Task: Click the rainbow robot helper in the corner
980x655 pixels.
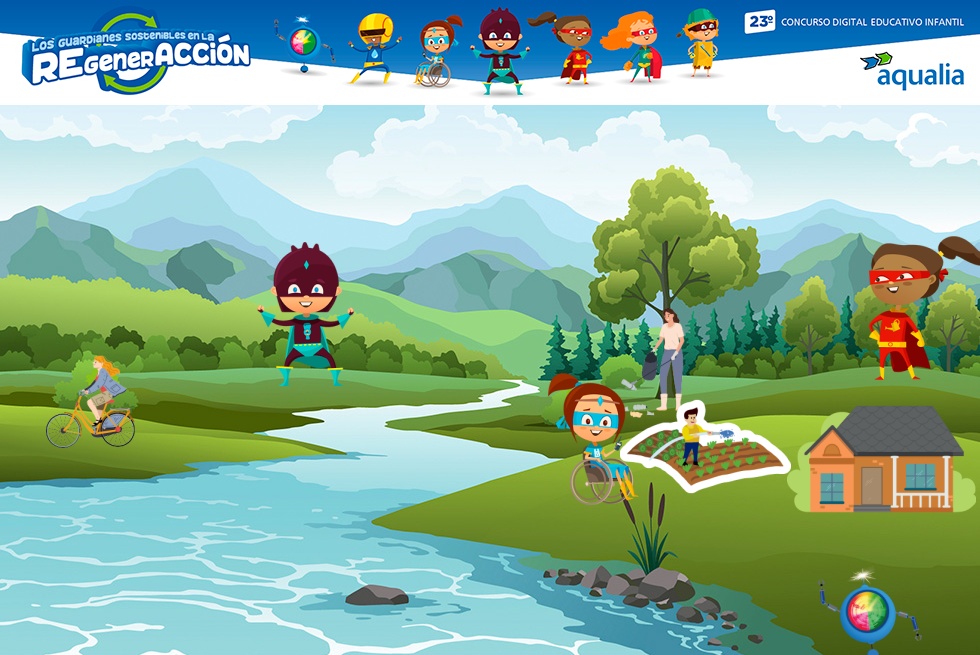Action: click(866, 611)
